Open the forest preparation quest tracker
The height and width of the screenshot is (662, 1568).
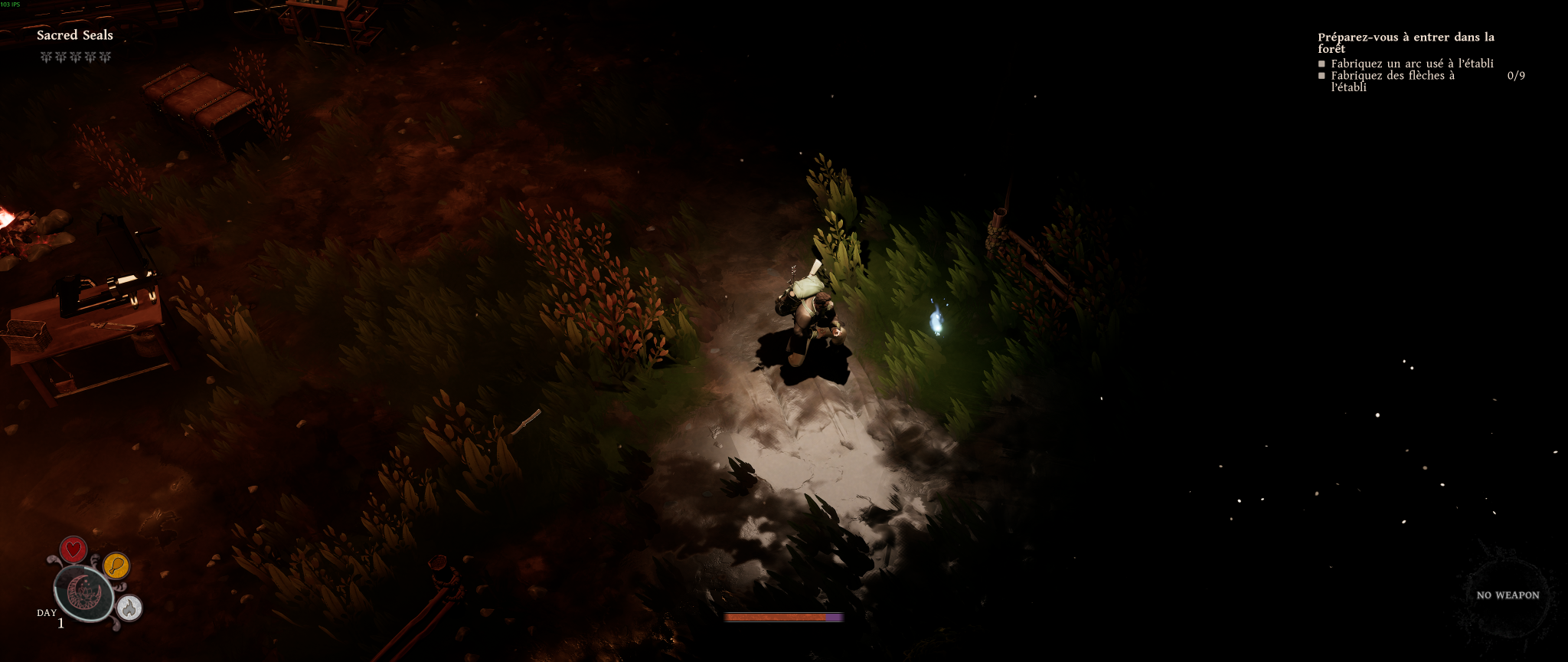1406,42
